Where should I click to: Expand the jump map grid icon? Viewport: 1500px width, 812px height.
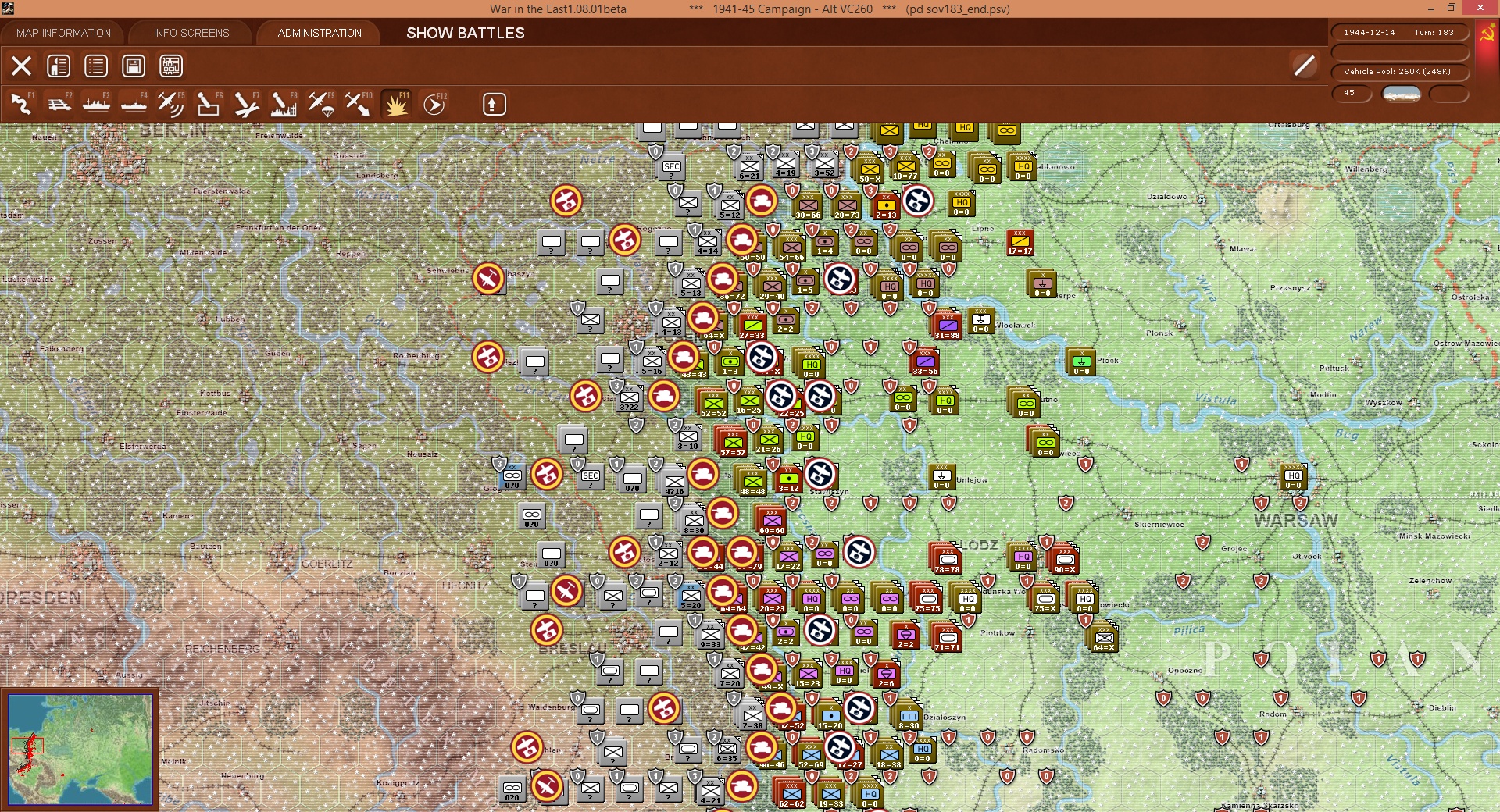170,66
